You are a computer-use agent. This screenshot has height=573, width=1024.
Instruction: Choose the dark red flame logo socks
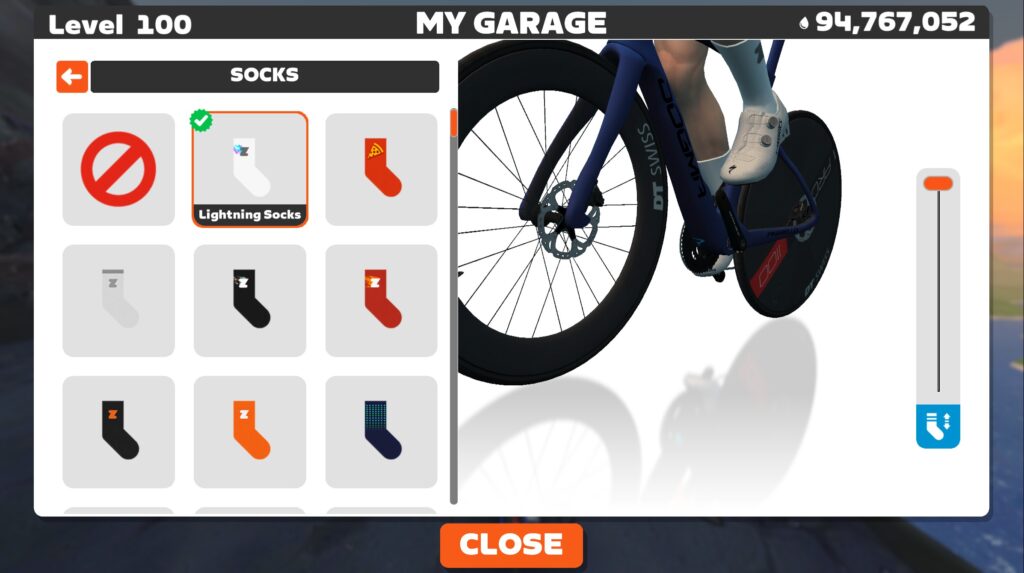381,300
